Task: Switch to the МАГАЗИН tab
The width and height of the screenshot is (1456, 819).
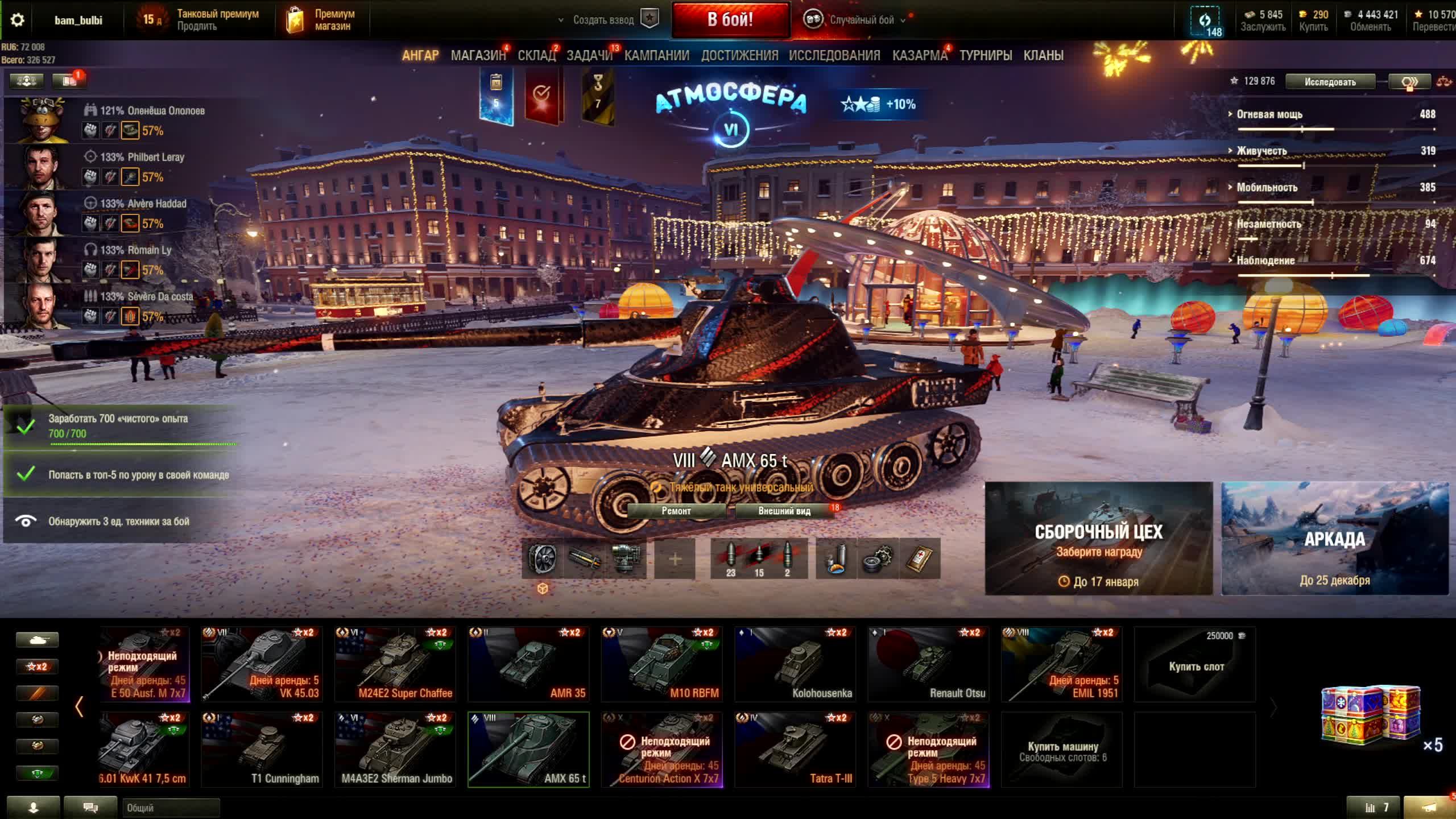Action: point(478,55)
